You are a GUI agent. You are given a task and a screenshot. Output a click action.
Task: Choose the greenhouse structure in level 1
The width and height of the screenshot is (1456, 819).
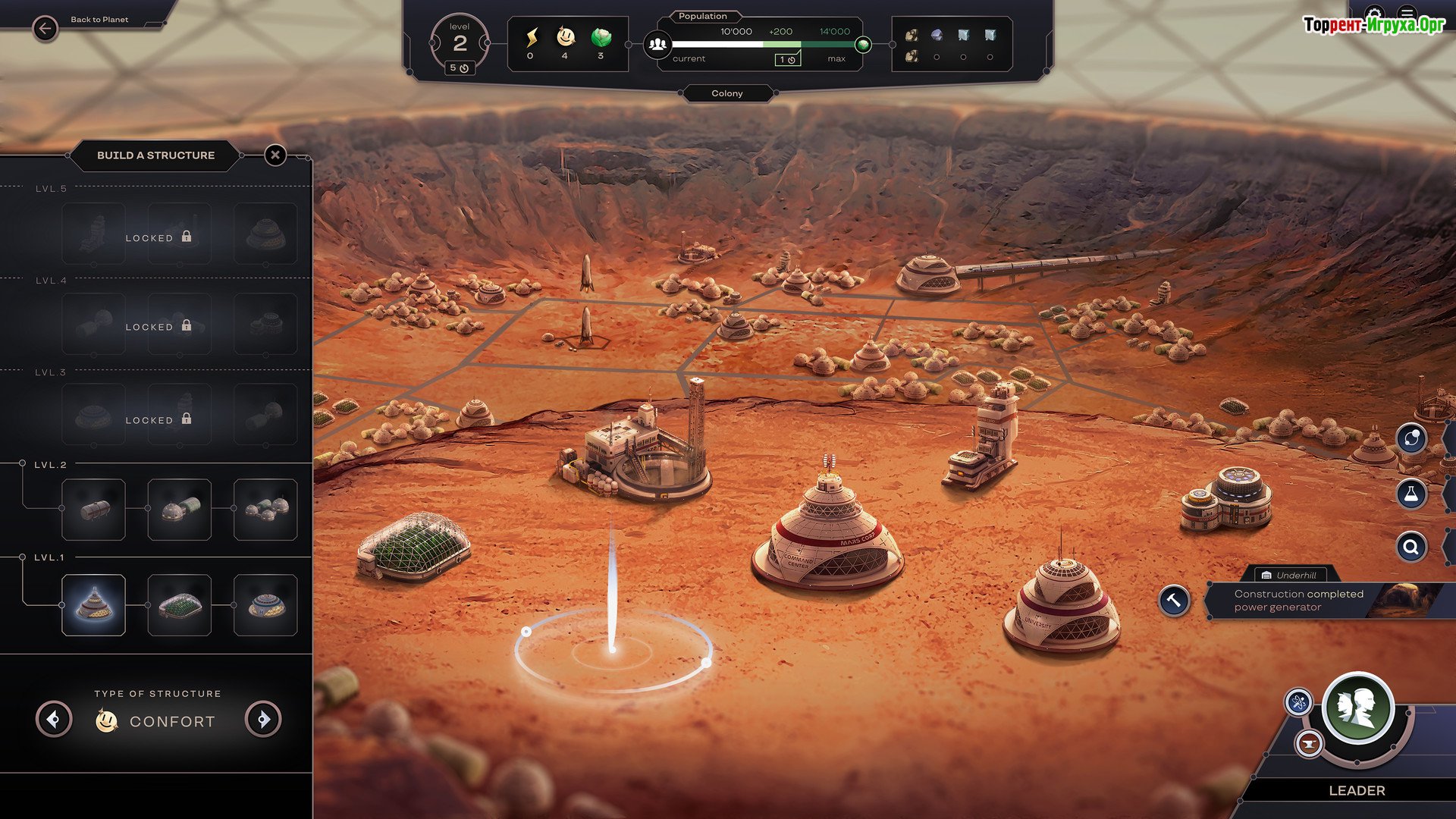click(179, 605)
